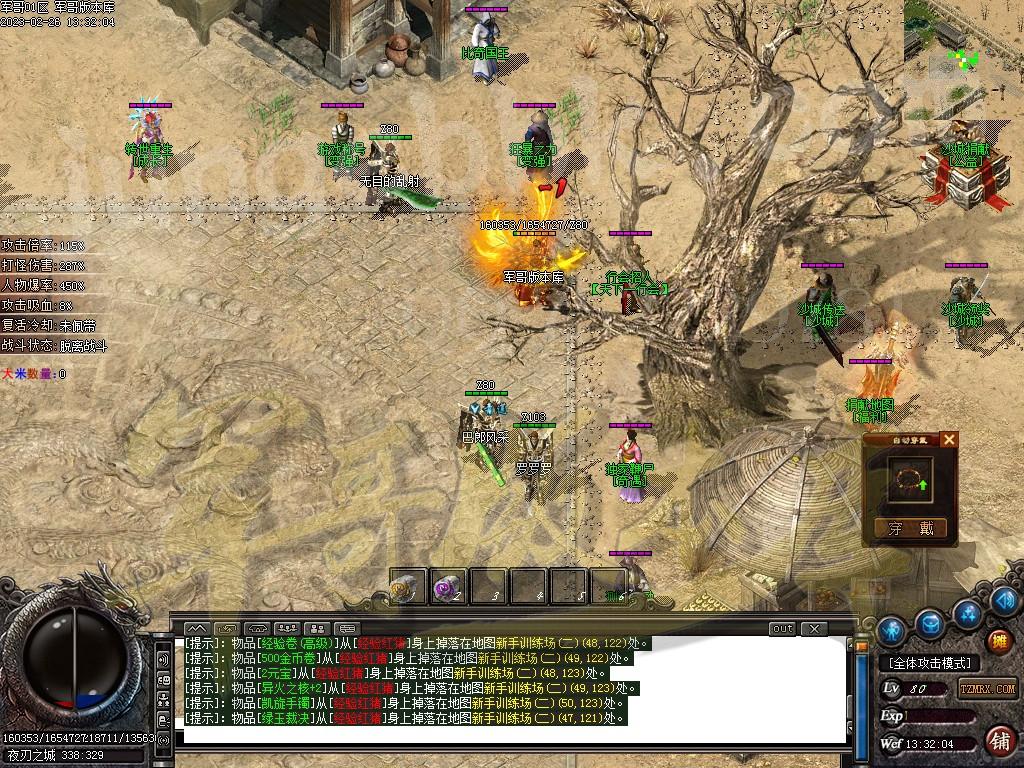Open the 摊 stall button

[x=998, y=640]
